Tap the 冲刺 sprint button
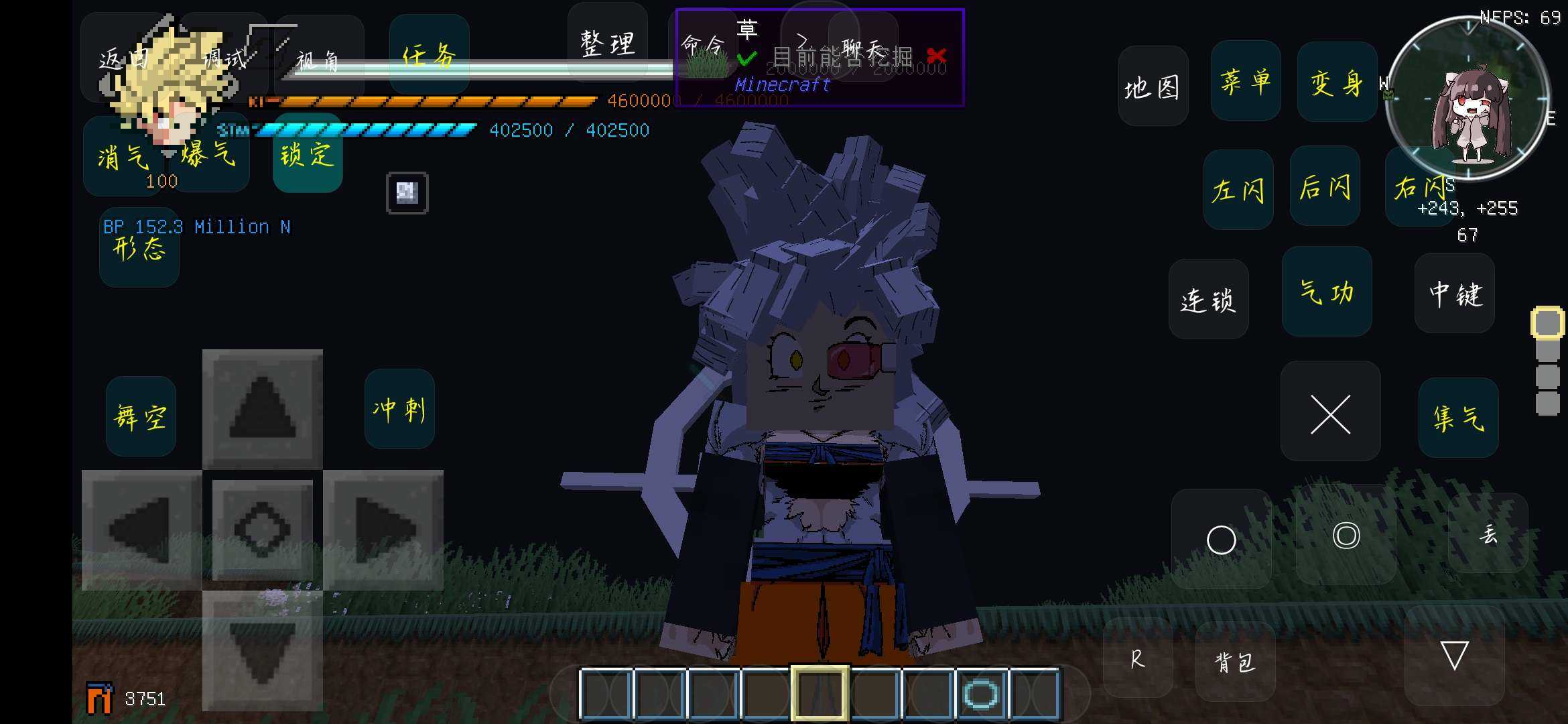This screenshot has width=1568, height=724. coord(399,408)
